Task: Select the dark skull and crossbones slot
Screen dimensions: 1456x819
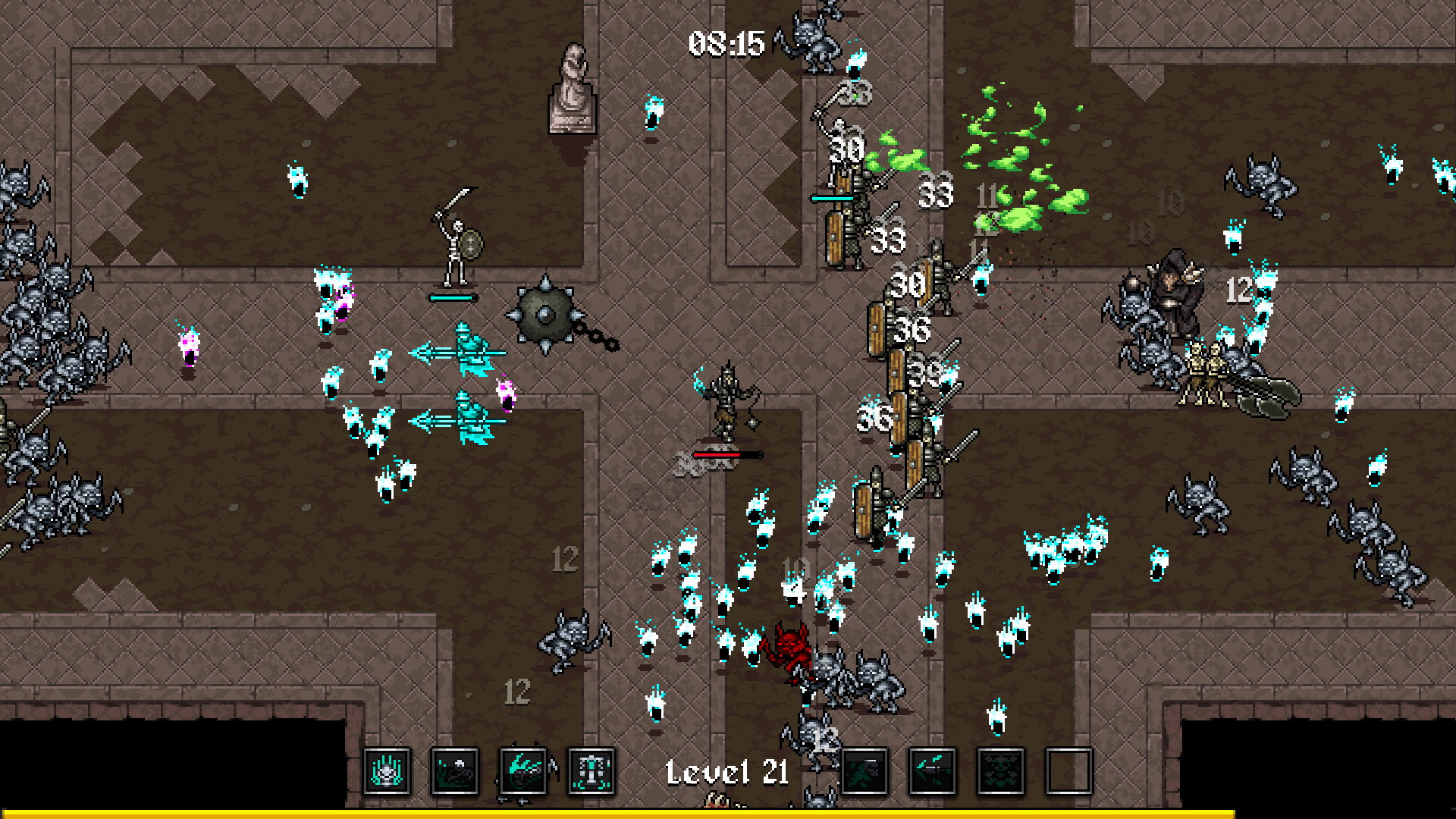Action: click(1001, 771)
